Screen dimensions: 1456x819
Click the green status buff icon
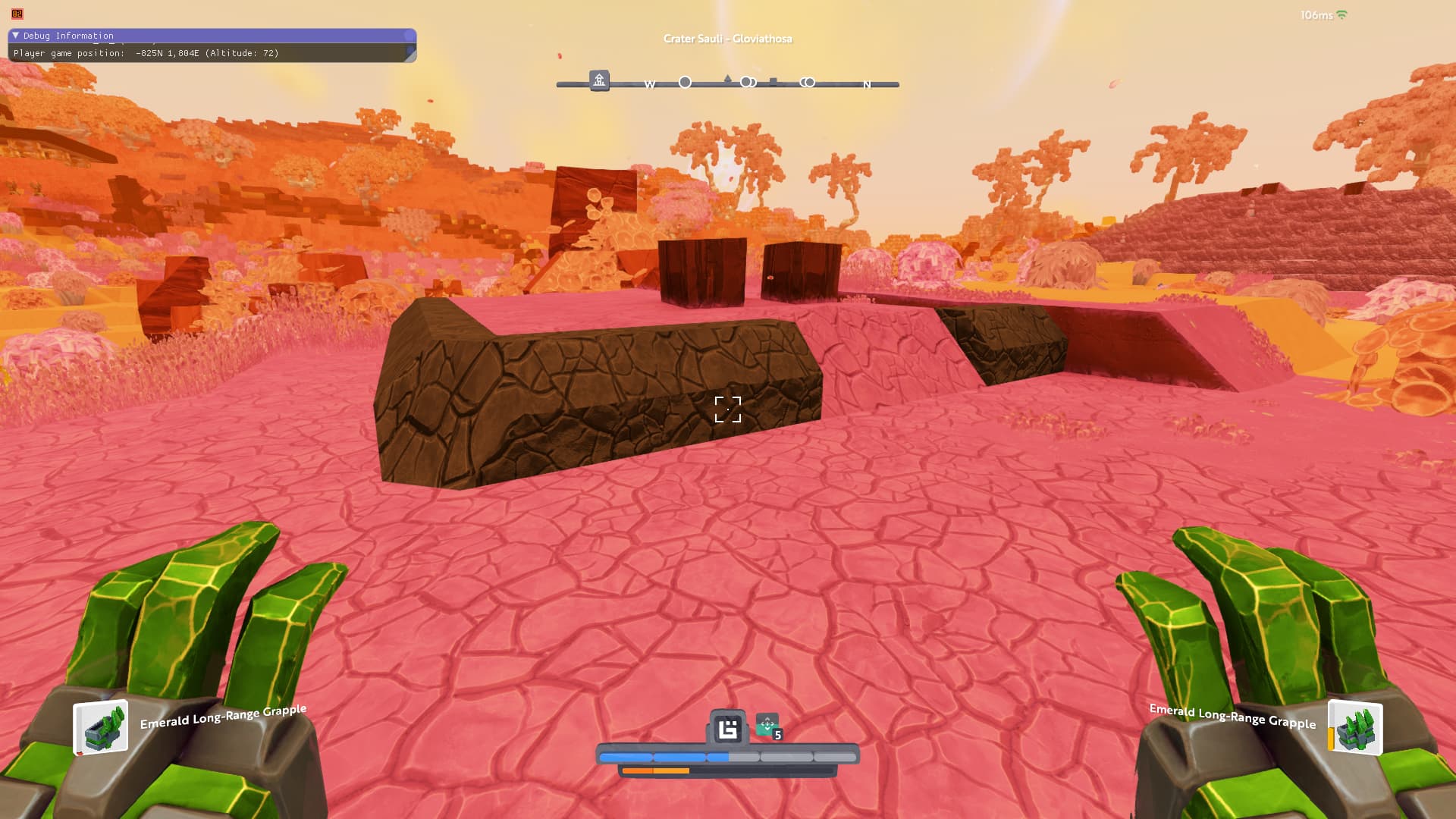click(x=767, y=726)
